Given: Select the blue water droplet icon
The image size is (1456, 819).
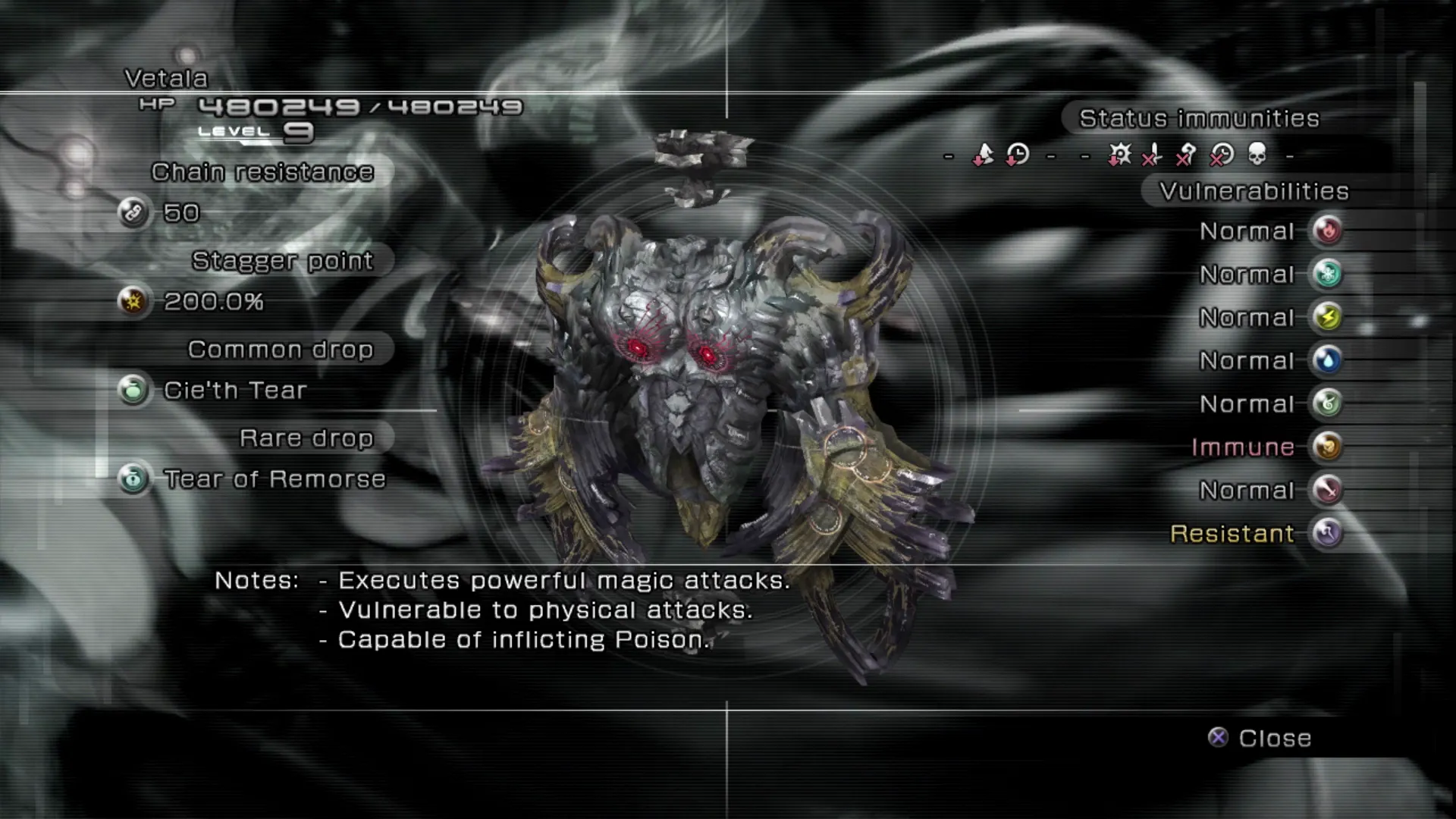Looking at the screenshot, I should [1327, 360].
